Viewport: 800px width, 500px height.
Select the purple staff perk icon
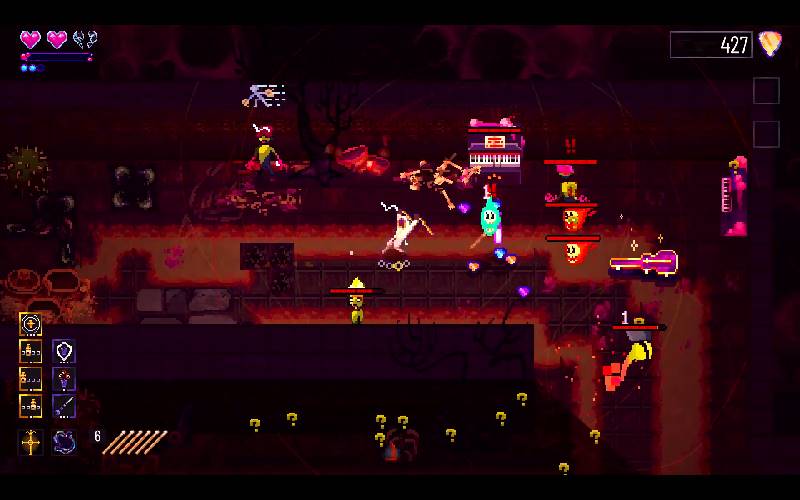[64, 406]
